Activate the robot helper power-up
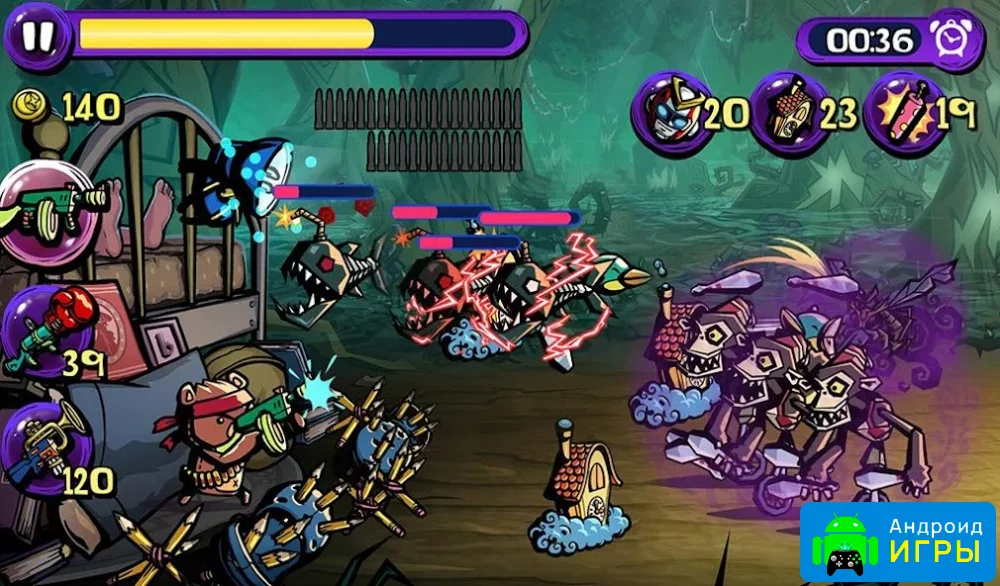This screenshot has height=586, width=1000. pos(671,112)
